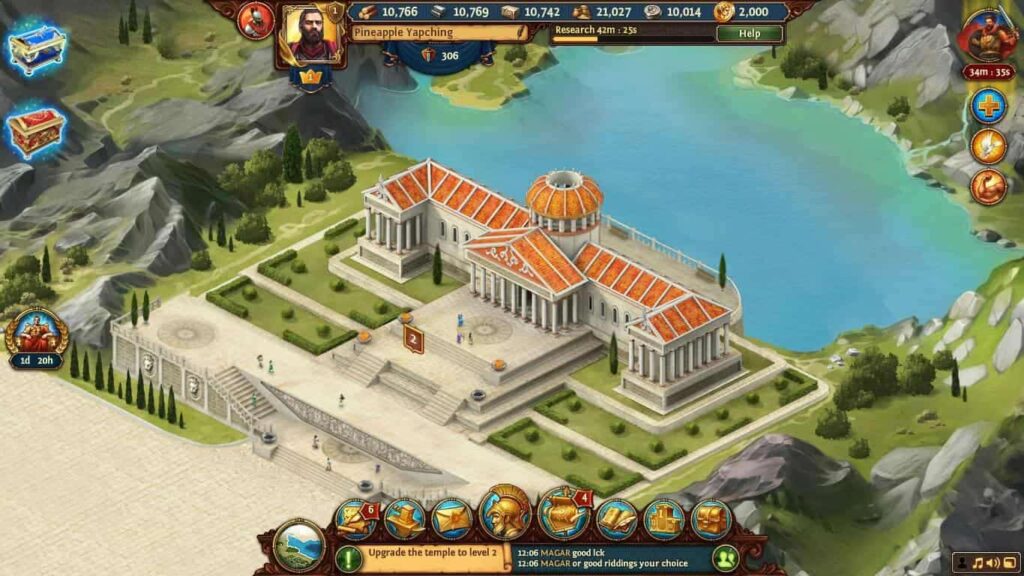Open the golden Spartan helmet menu
Viewport: 1024px width, 576px height.
pyautogui.click(x=505, y=513)
